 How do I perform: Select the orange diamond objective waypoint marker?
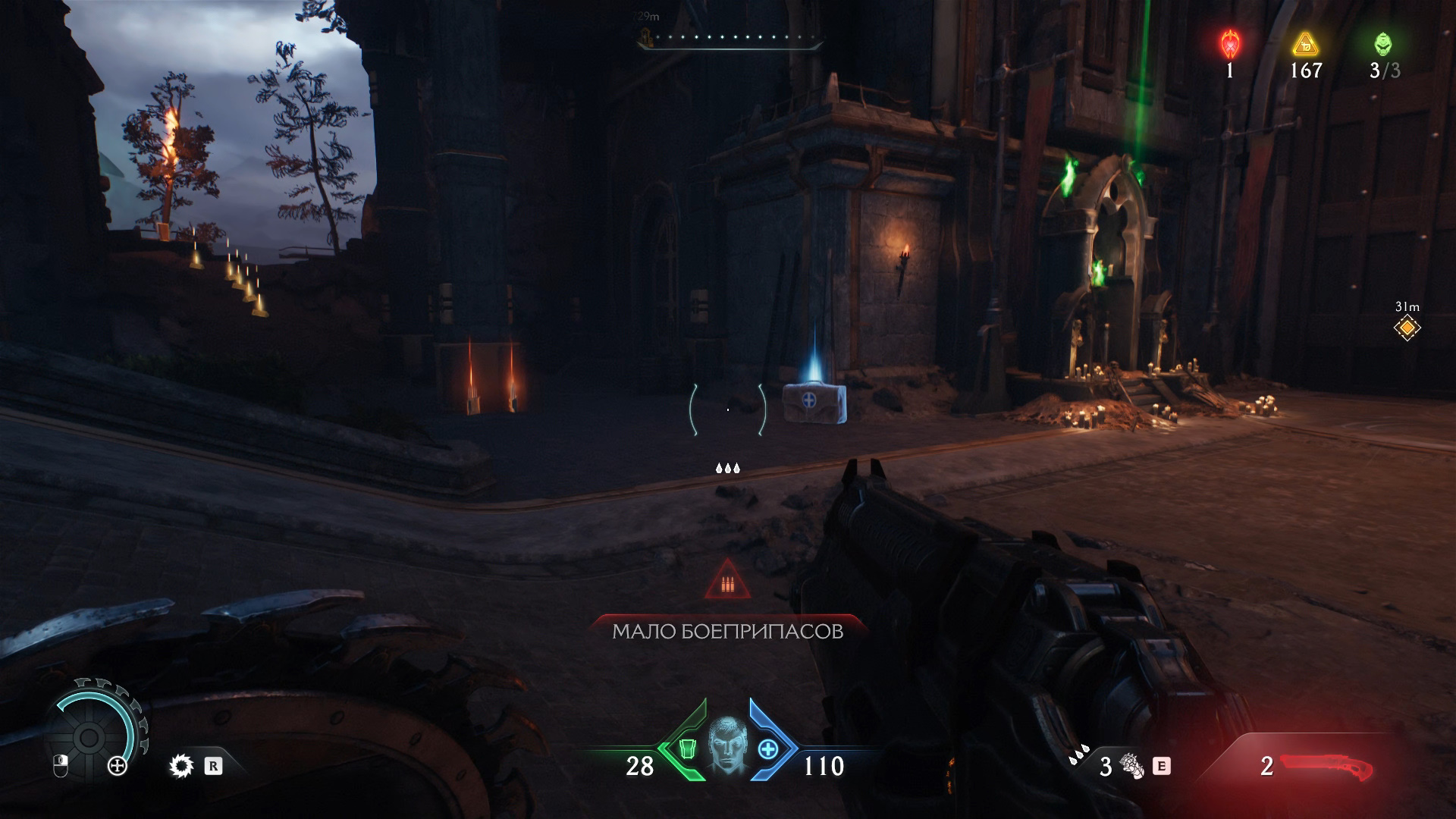1407,328
